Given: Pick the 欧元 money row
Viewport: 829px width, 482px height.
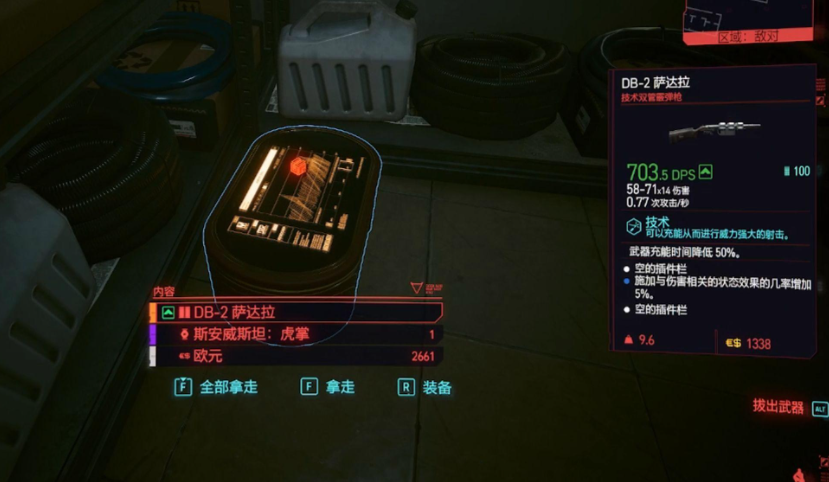Looking at the screenshot, I should (295, 357).
